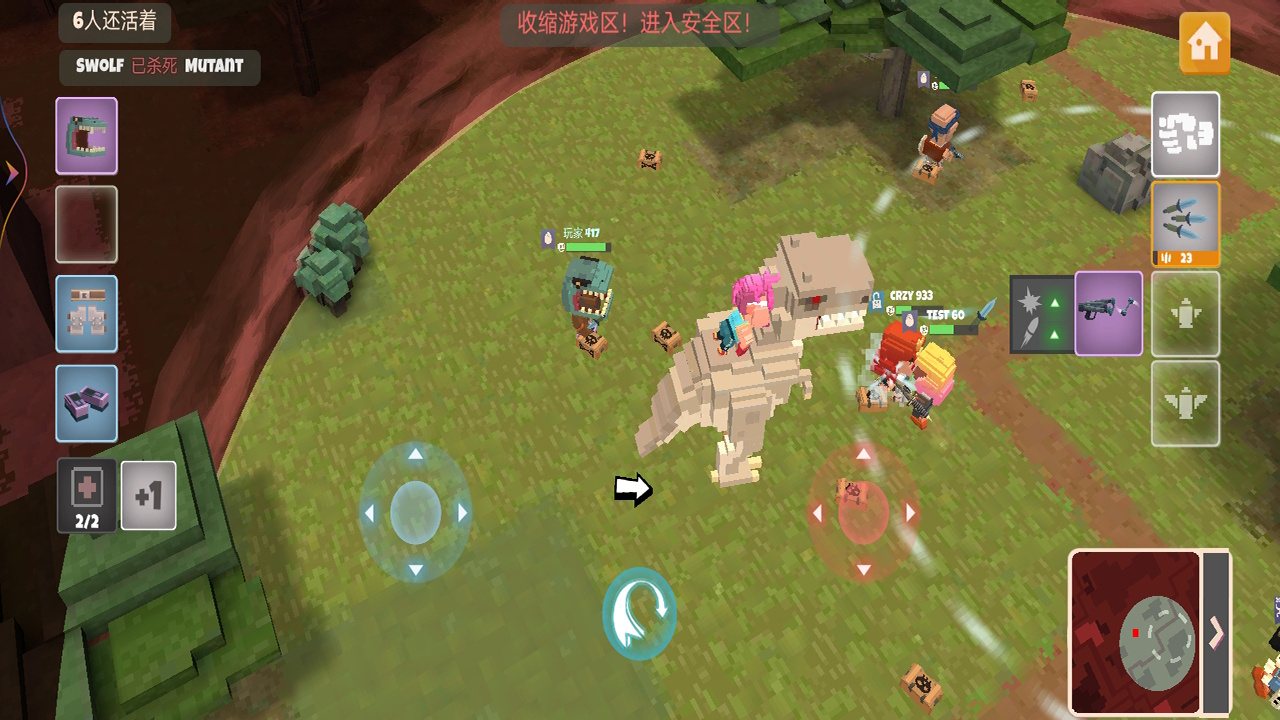1280x720 pixels.
Task: Tap the orange home button
Action: tap(1204, 43)
